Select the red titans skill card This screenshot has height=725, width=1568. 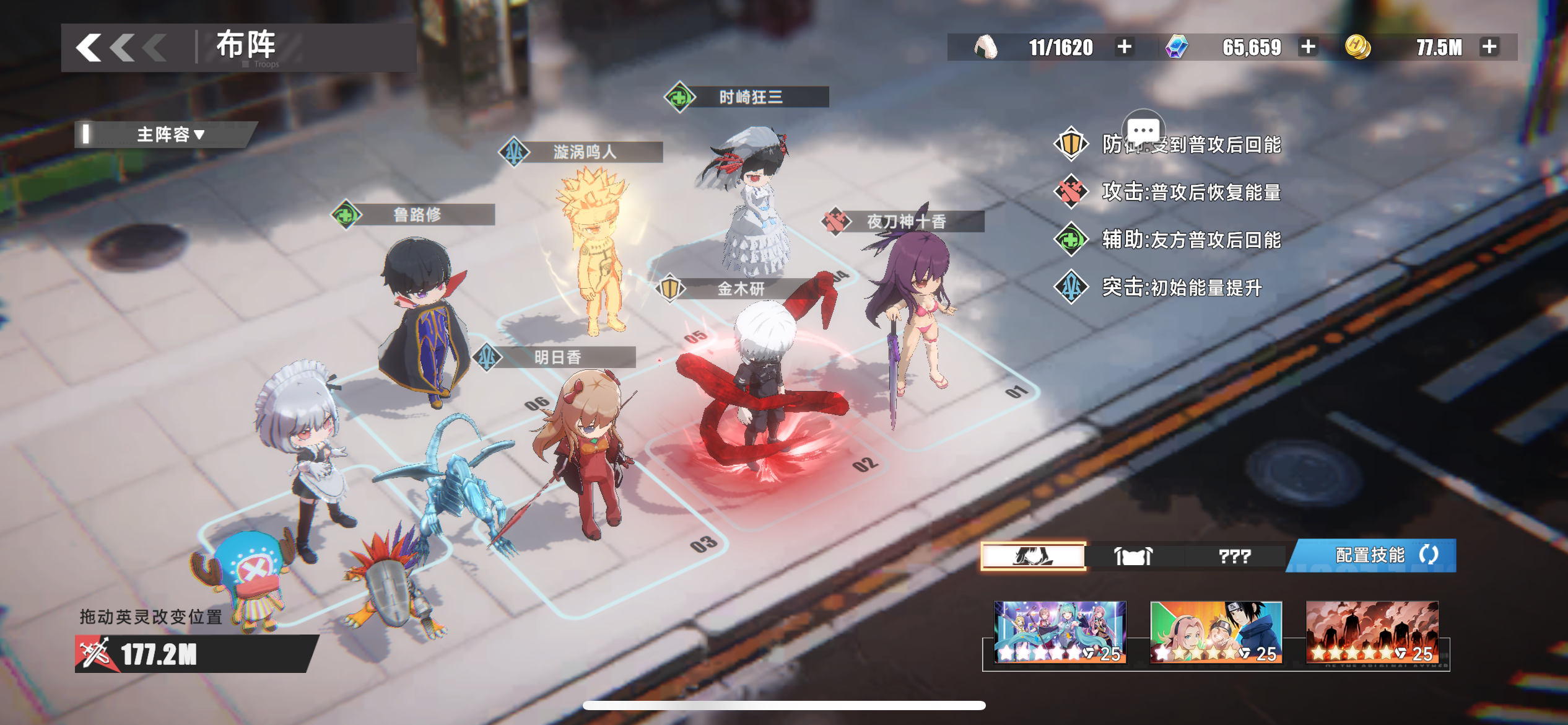[x=1372, y=632]
